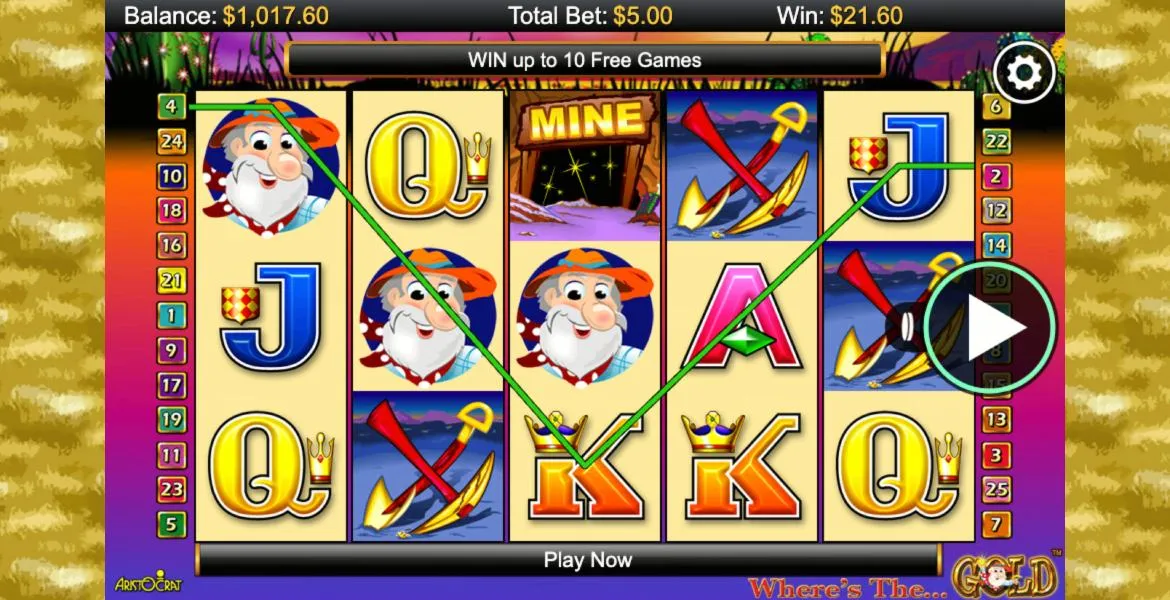The width and height of the screenshot is (1170, 600).
Task: Select payline marker number 7
Action: click(x=996, y=523)
